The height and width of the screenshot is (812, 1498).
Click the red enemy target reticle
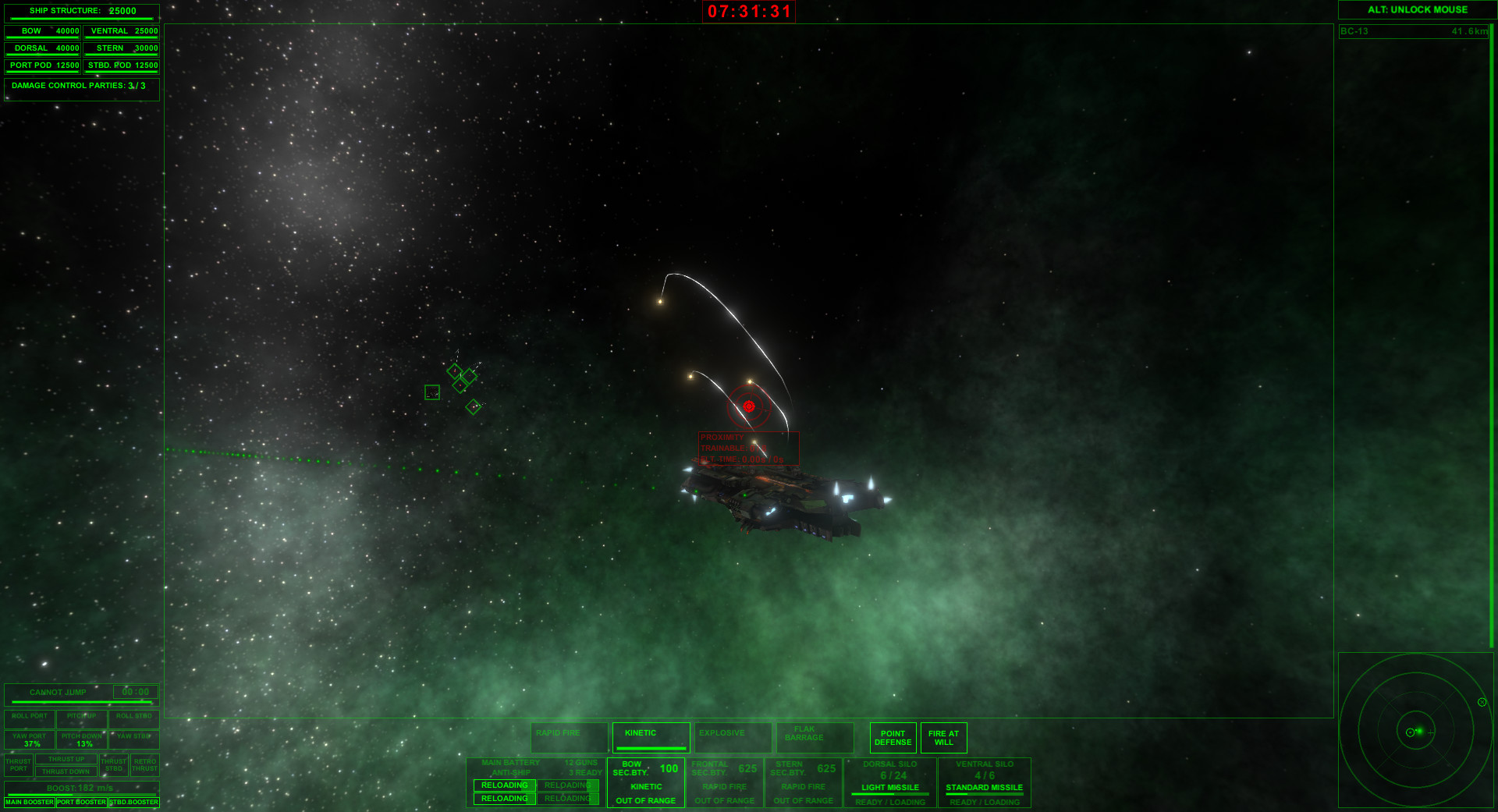tap(749, 405)
